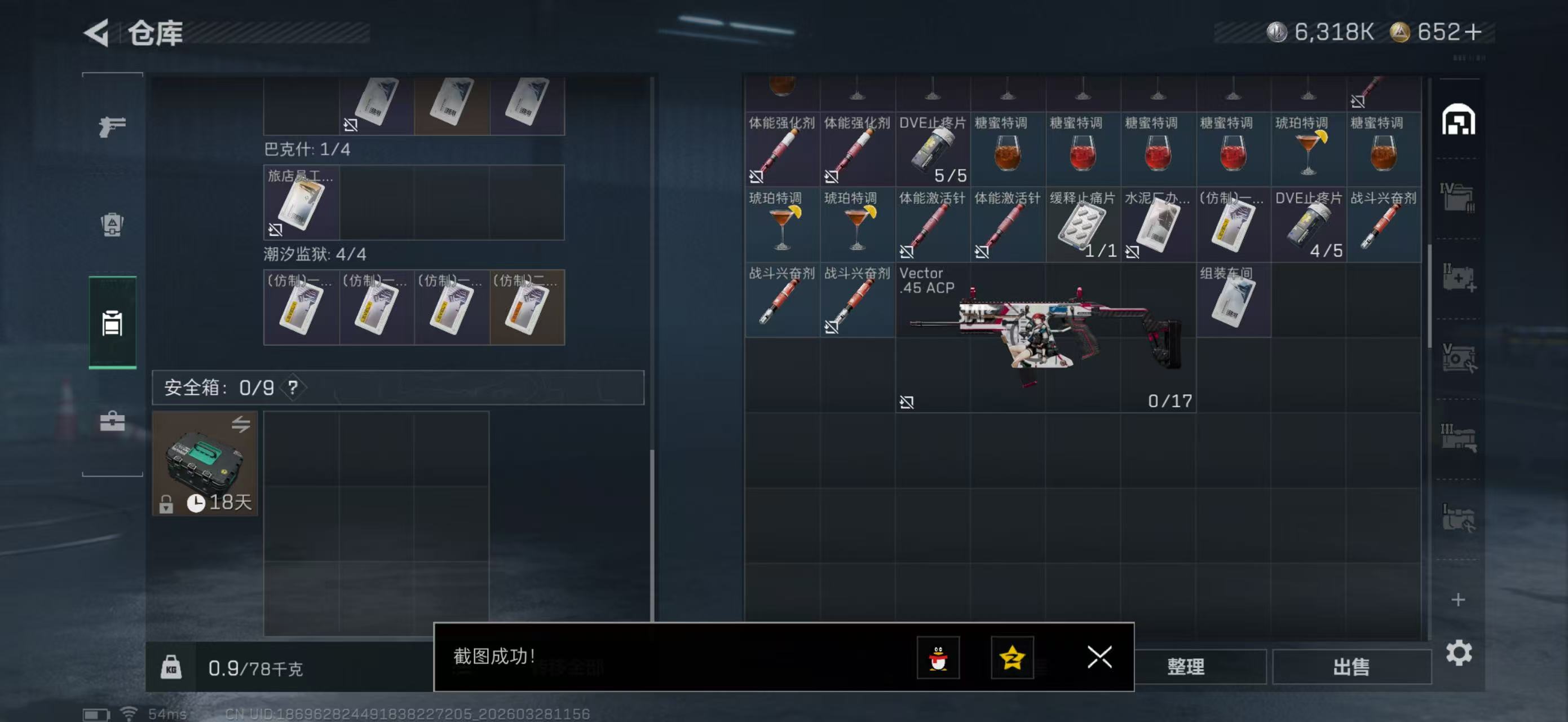Select the 旅店员工 keycard slot

click(301, 202)
